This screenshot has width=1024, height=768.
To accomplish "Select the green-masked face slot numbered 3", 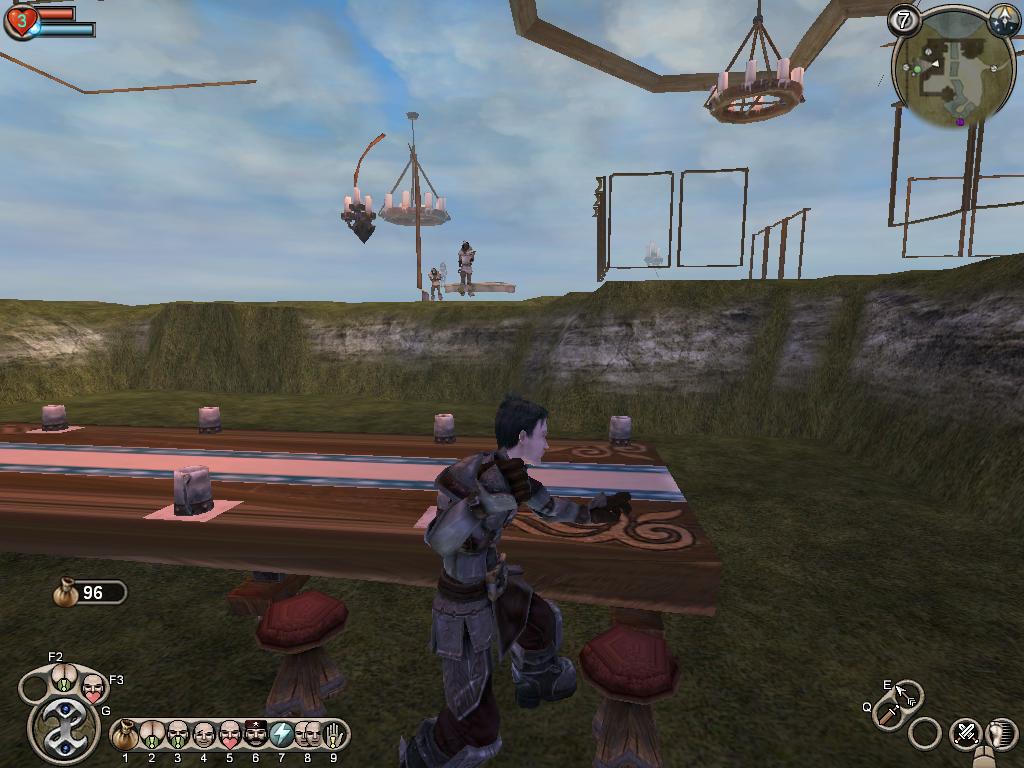I will [178, 735].
